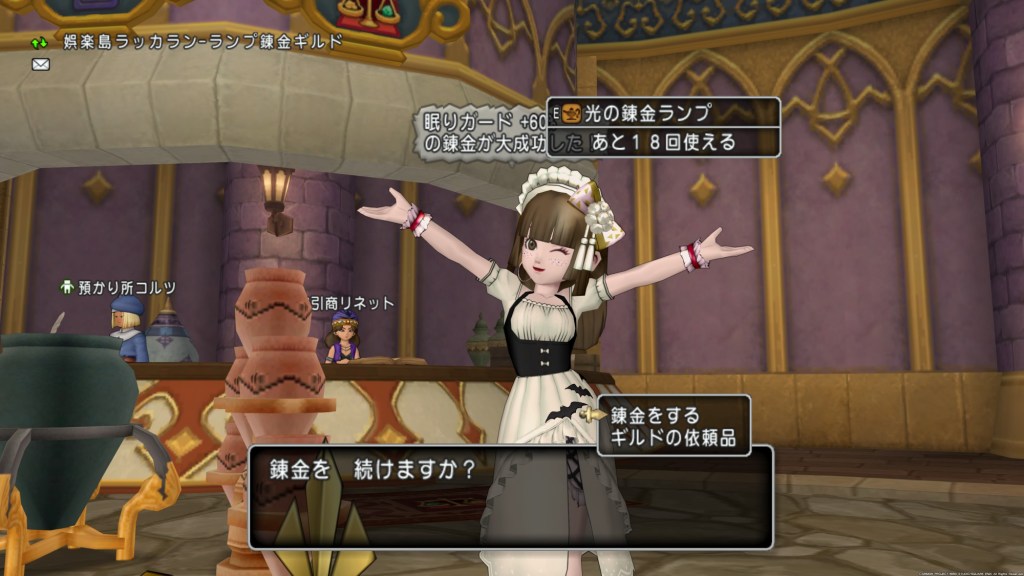Viewport: 1024px width, 576px height.
Task: Select 錬金をする menu option
Action: click(656, 414)
